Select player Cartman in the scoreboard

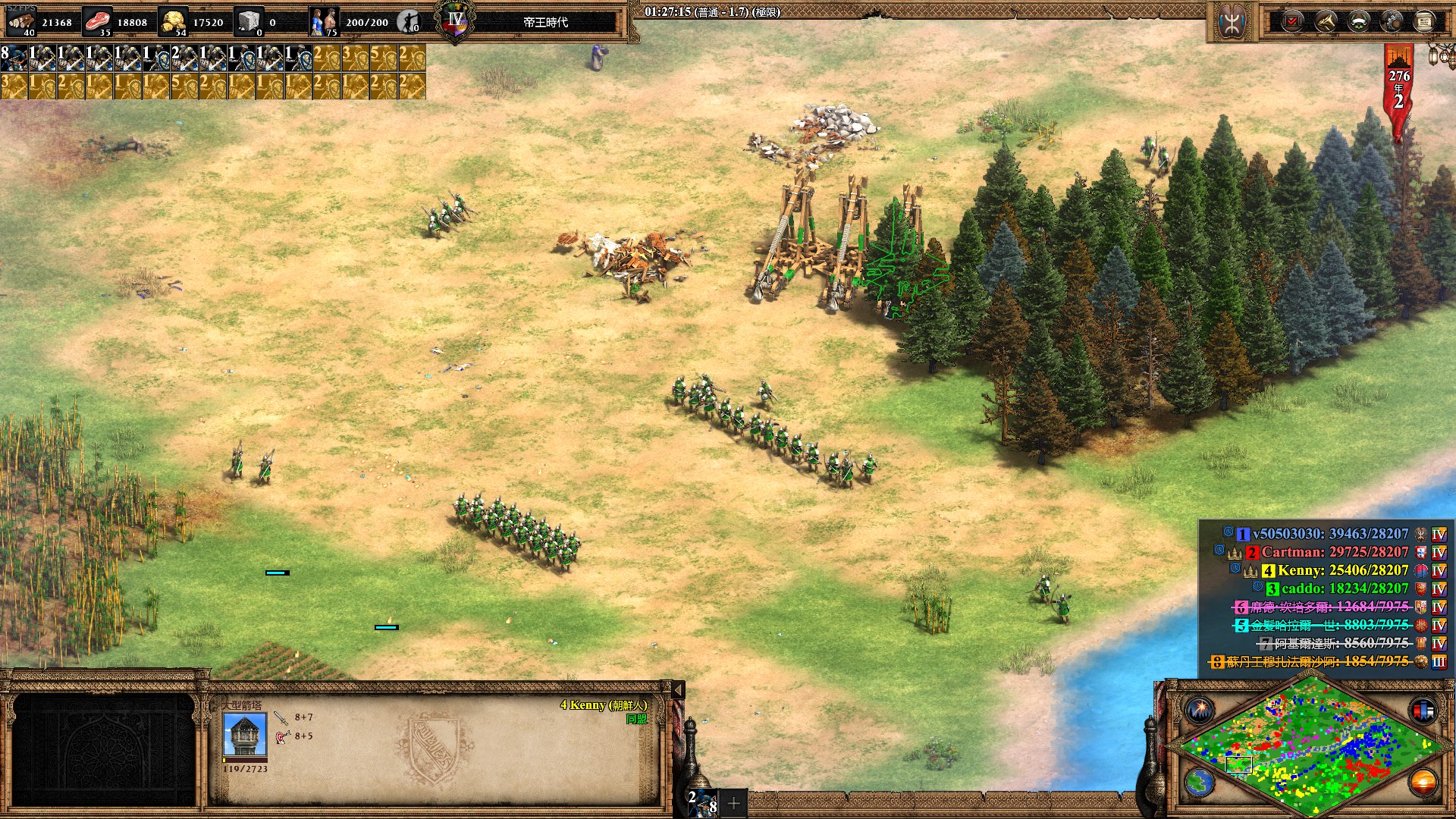click(x=1334, y=552)
